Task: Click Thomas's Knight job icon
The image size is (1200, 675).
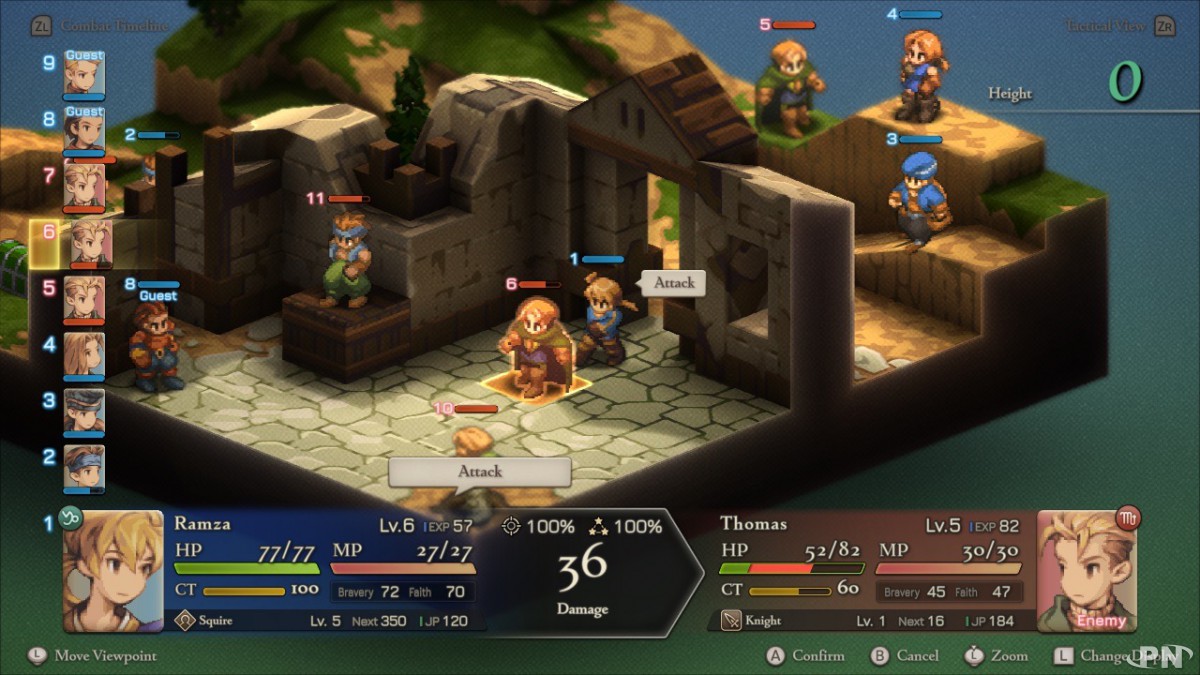Action: point(732,621)
